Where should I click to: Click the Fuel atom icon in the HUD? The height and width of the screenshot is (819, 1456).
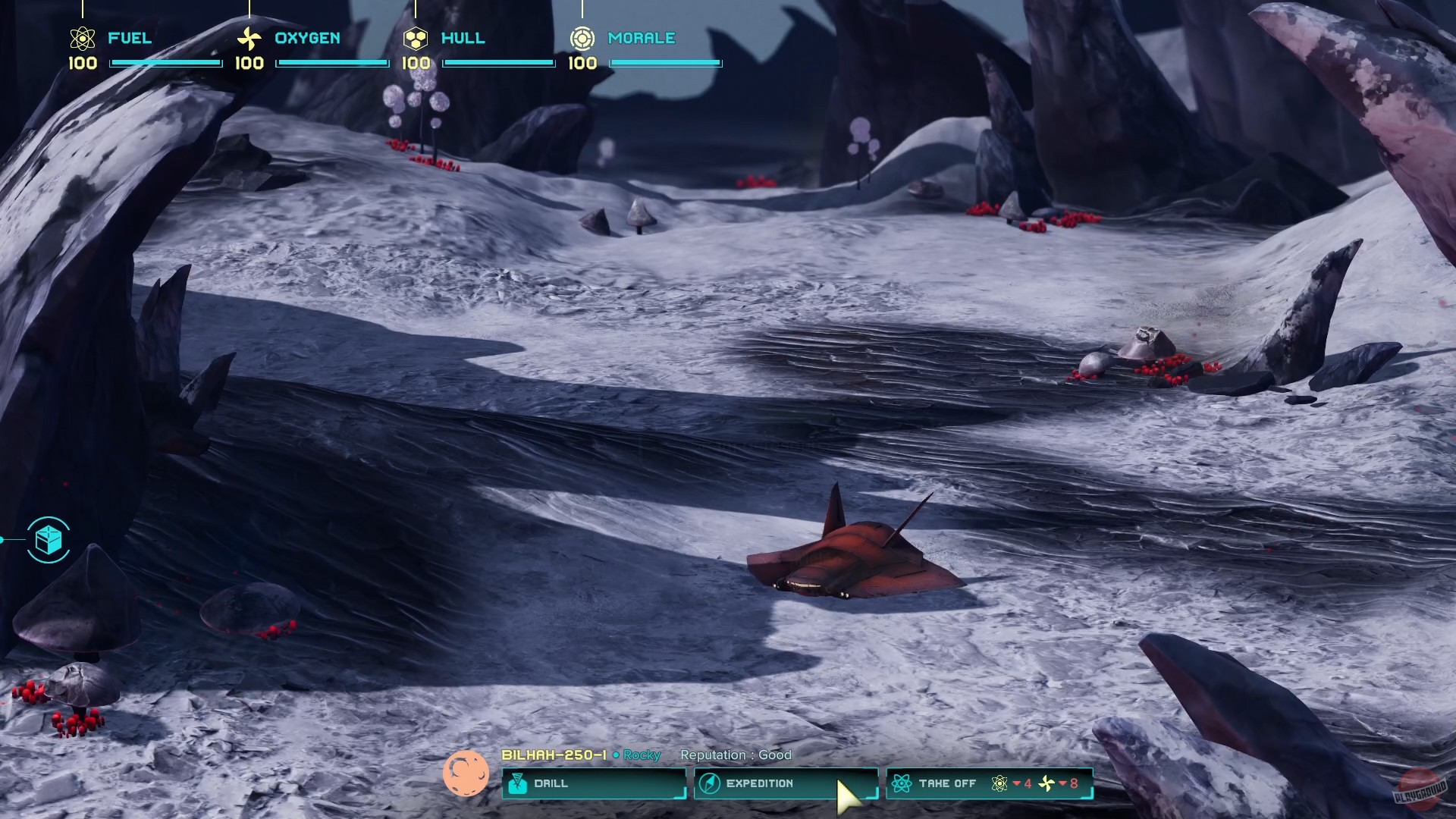[x=81, y=37]
